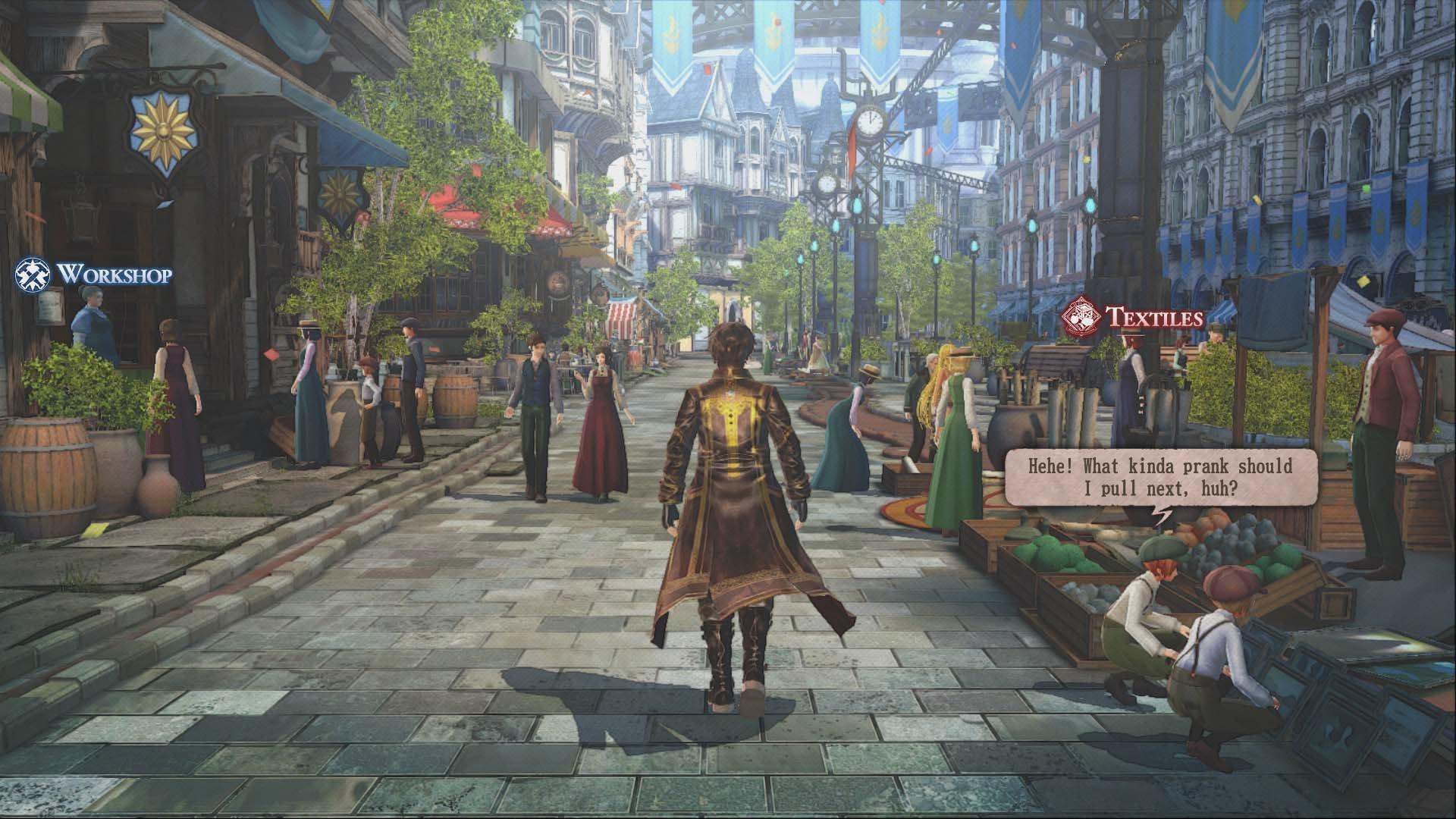Image resolution: width=1456 pixels, height=819 pixels.
Task: Click the Workshop label text
Action: (x=116, y=274)
